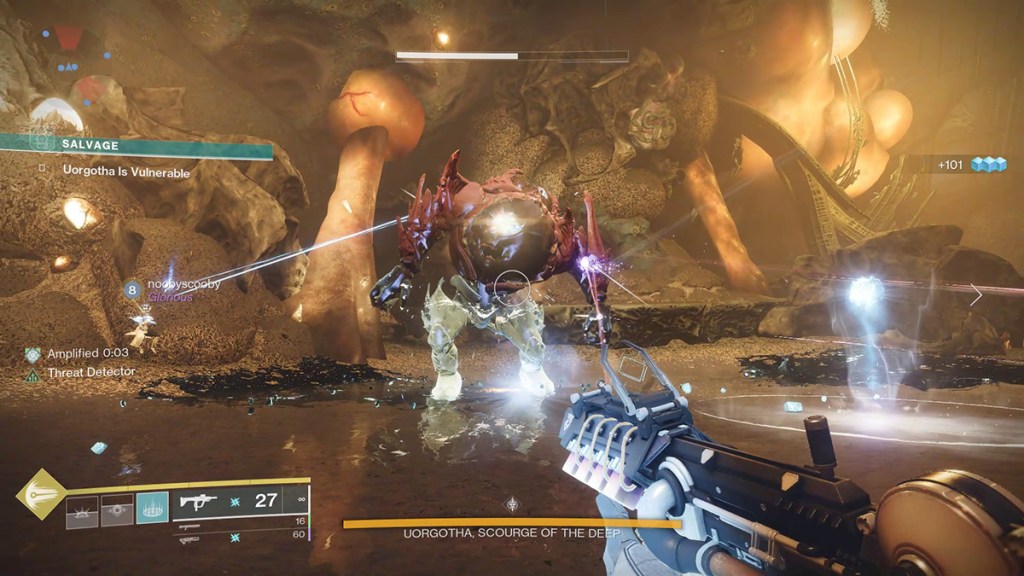
Task: Click the next-image arrow on the right edge
Action: pos(976,294)
